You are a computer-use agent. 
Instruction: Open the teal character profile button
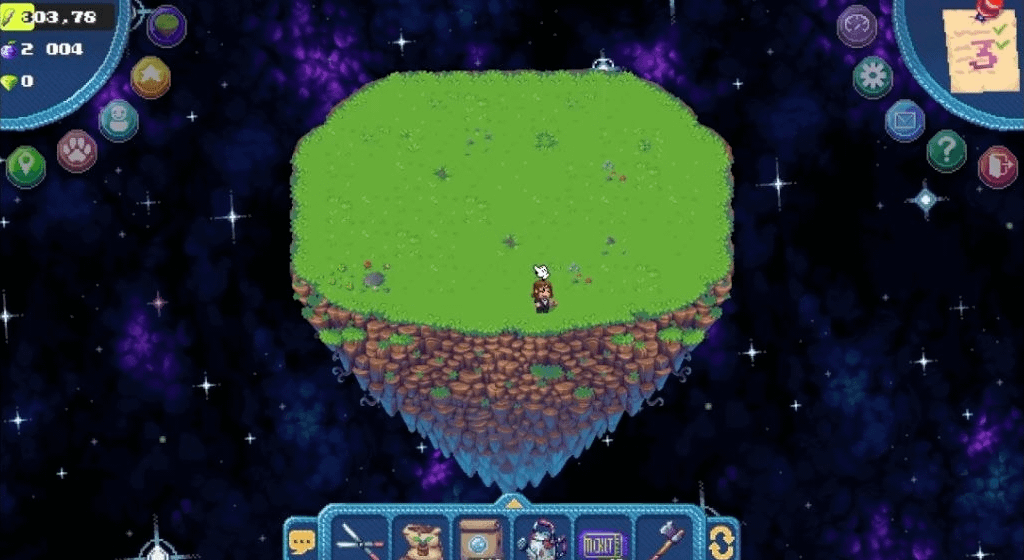118,120
